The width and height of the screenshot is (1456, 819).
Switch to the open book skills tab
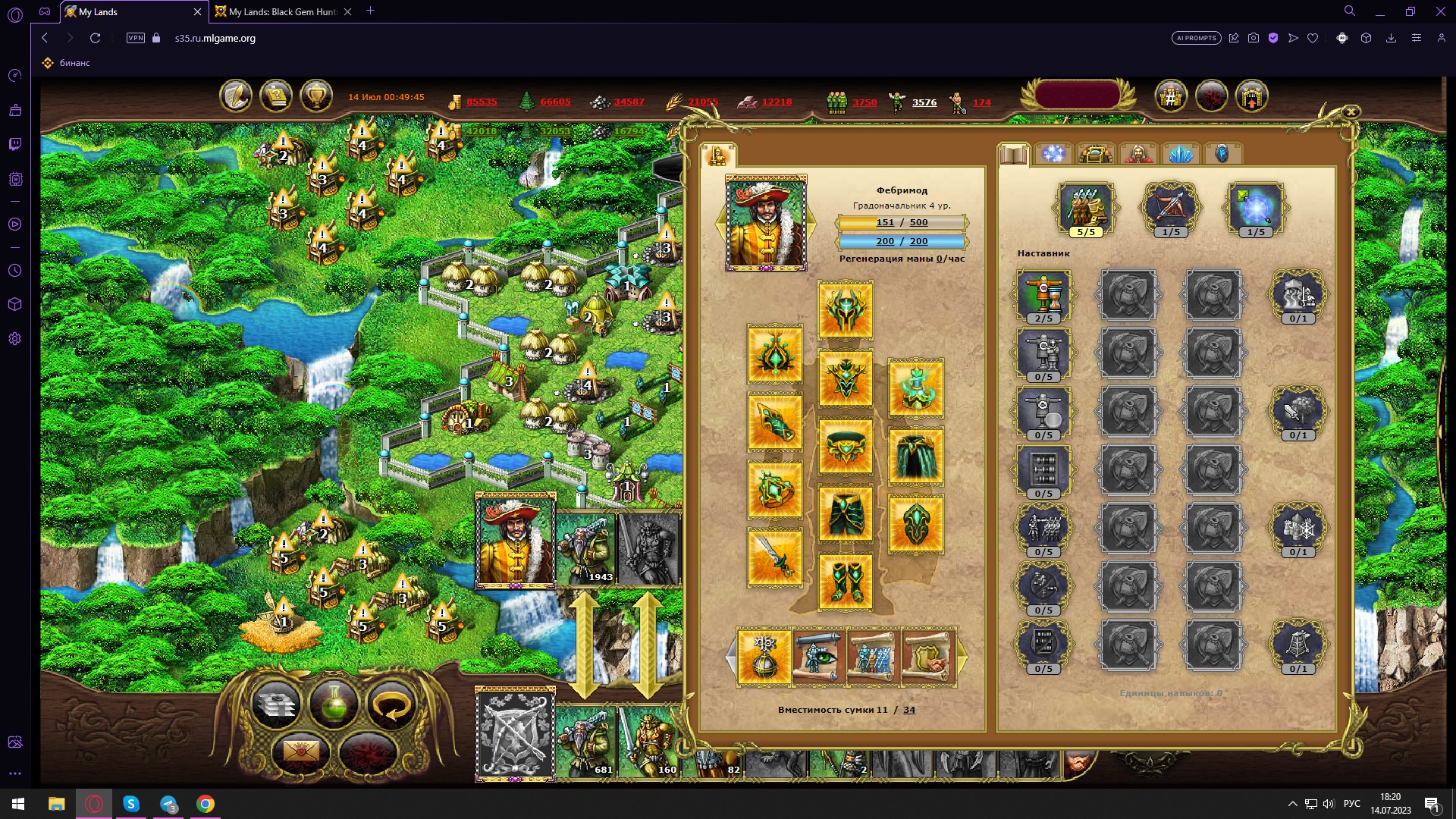point(1013,155)
